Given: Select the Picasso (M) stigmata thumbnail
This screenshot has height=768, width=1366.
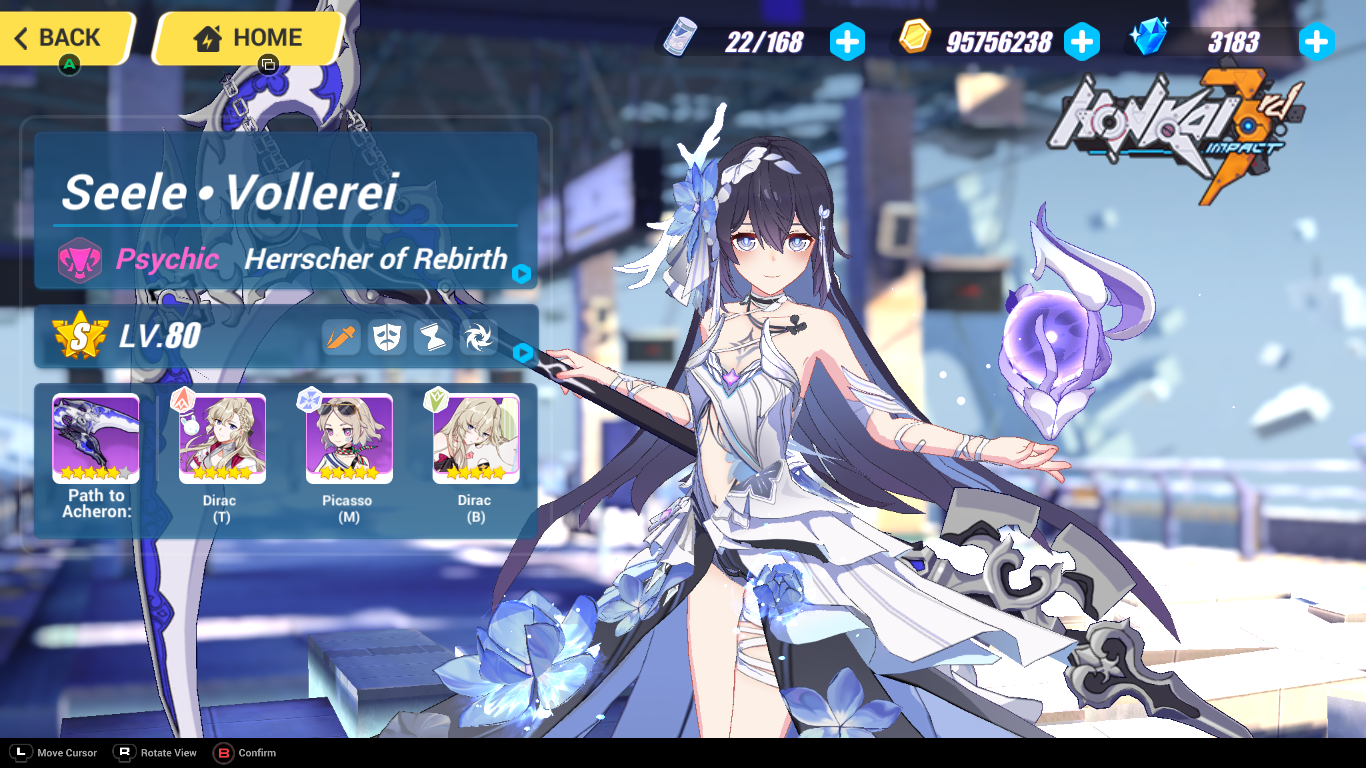Looking at the screenshot, I should click(x=348, y=438).
